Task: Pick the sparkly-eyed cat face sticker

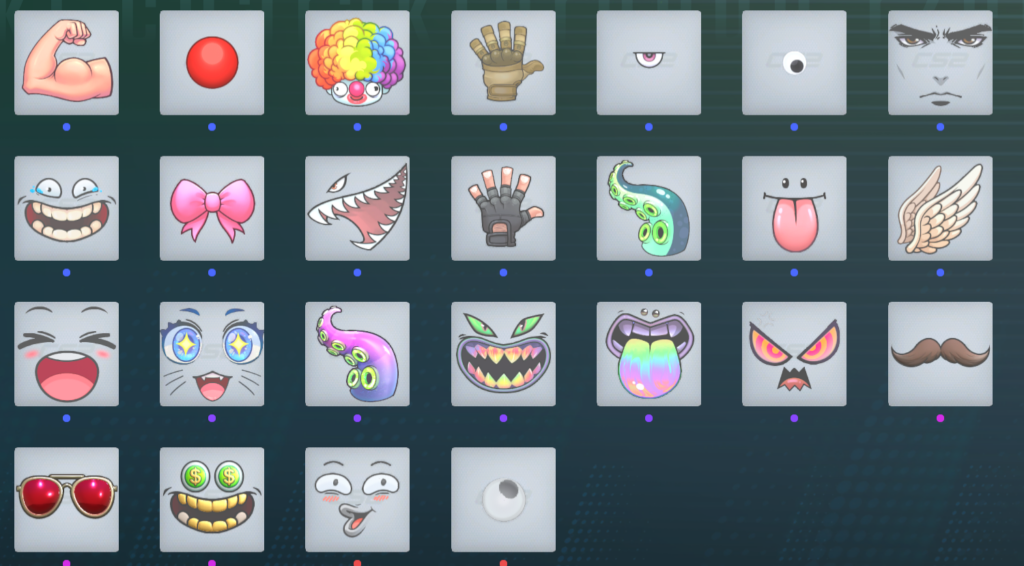Action: [212, 354]
